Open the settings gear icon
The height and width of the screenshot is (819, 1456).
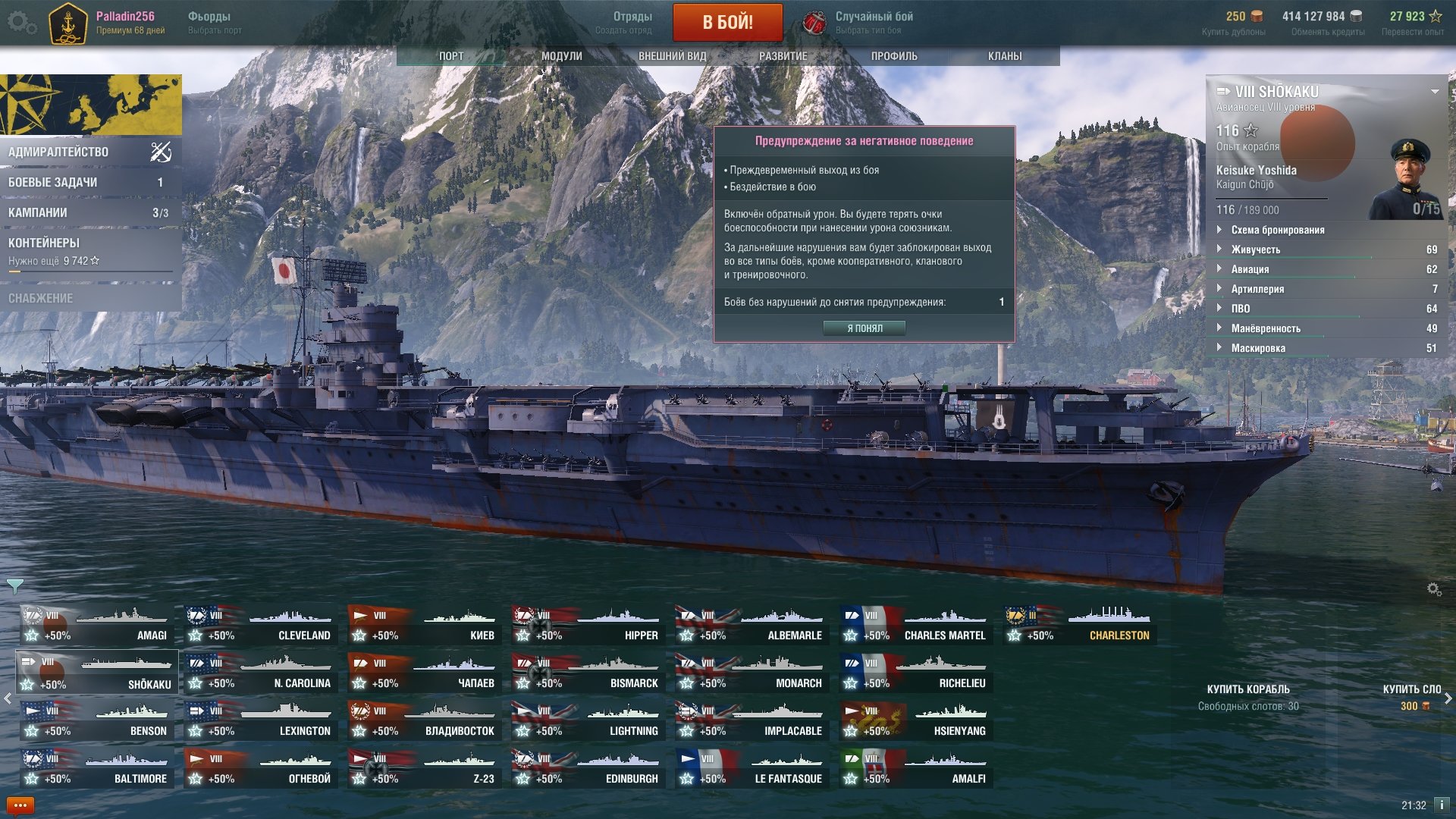coord(21,23)
